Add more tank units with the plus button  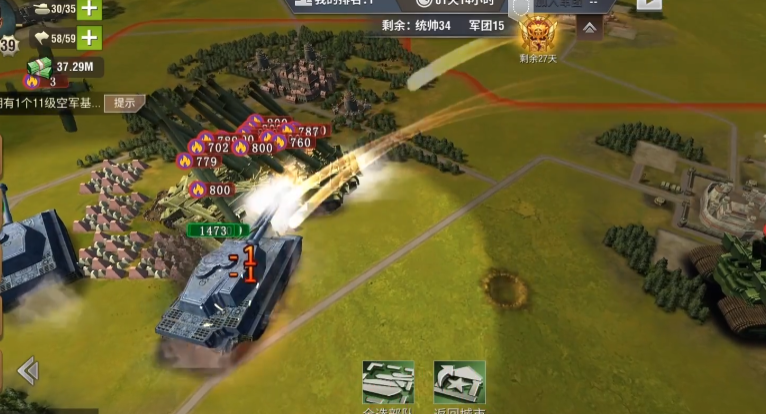(90, 9)
